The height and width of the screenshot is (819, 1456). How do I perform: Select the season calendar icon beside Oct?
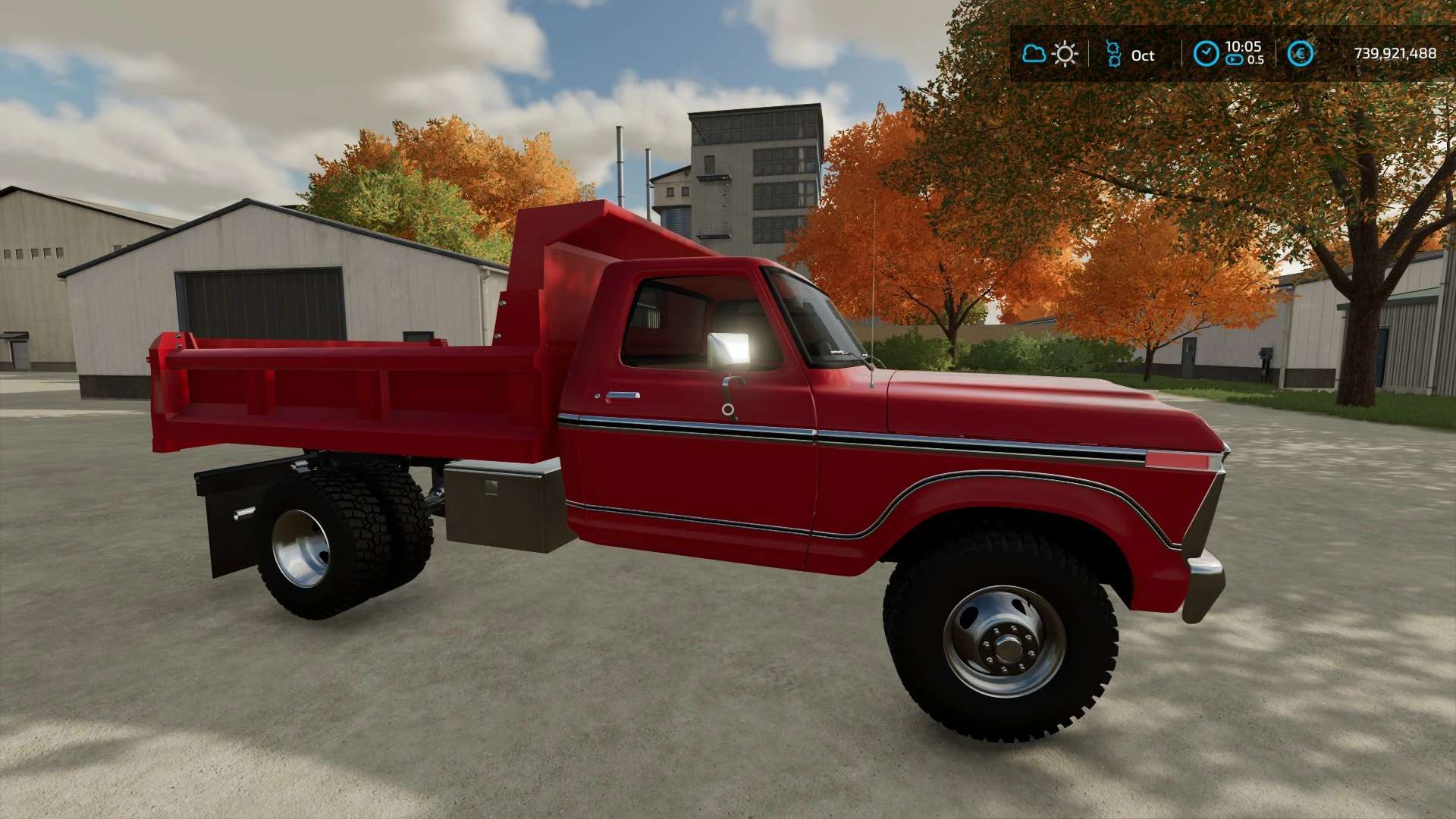point(1113,54)
